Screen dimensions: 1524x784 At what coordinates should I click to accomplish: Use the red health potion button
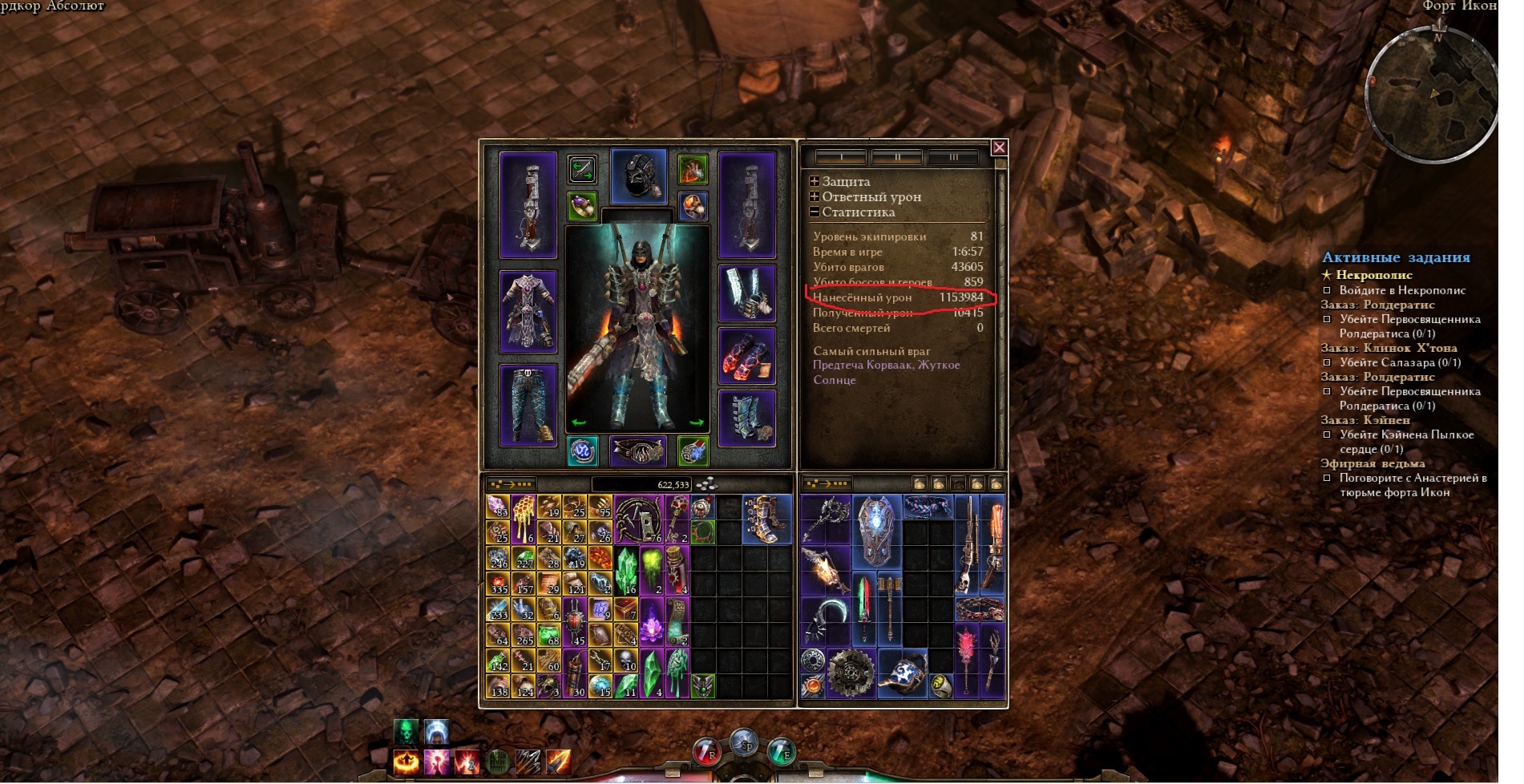click(x=705, y=752)
